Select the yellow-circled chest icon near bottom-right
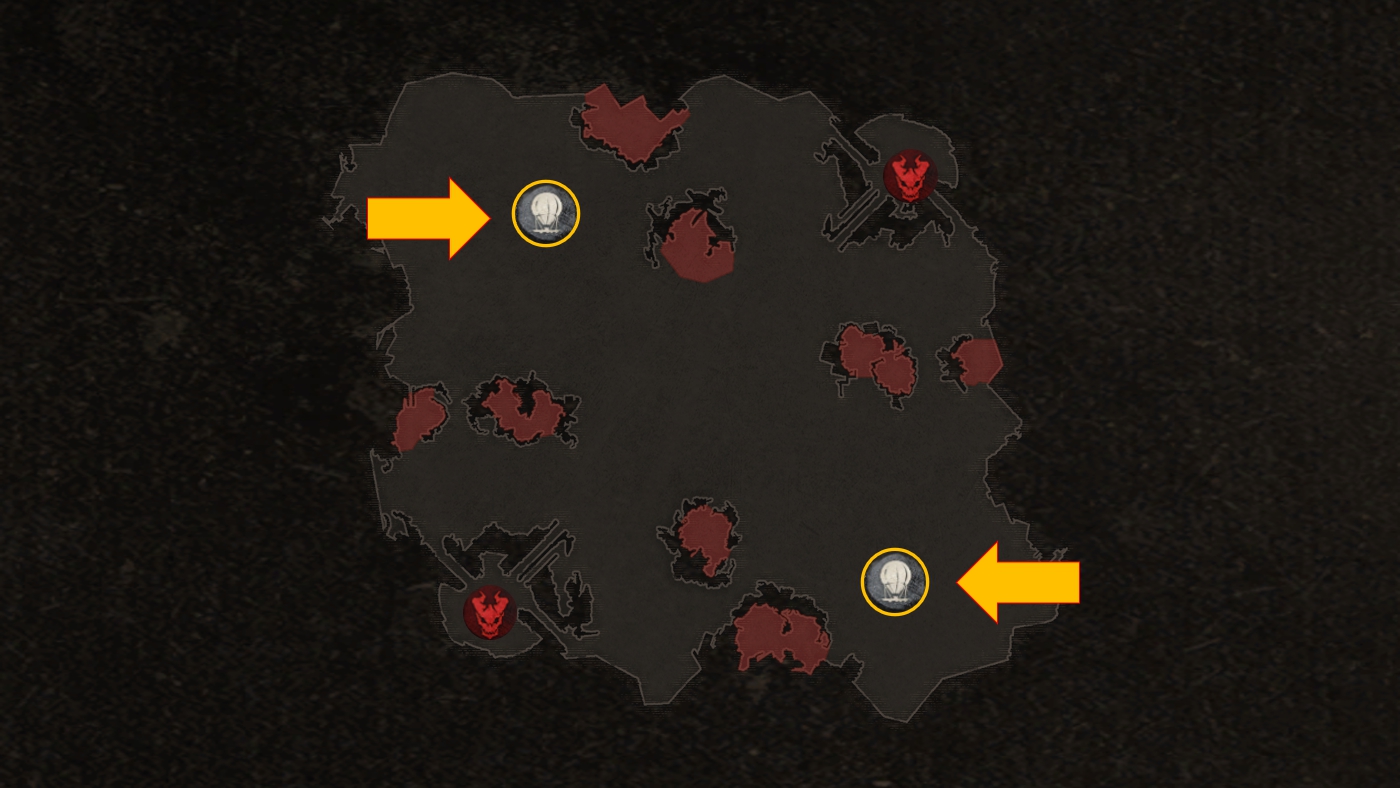This screenshot has width=1400, height=788. 897,581
